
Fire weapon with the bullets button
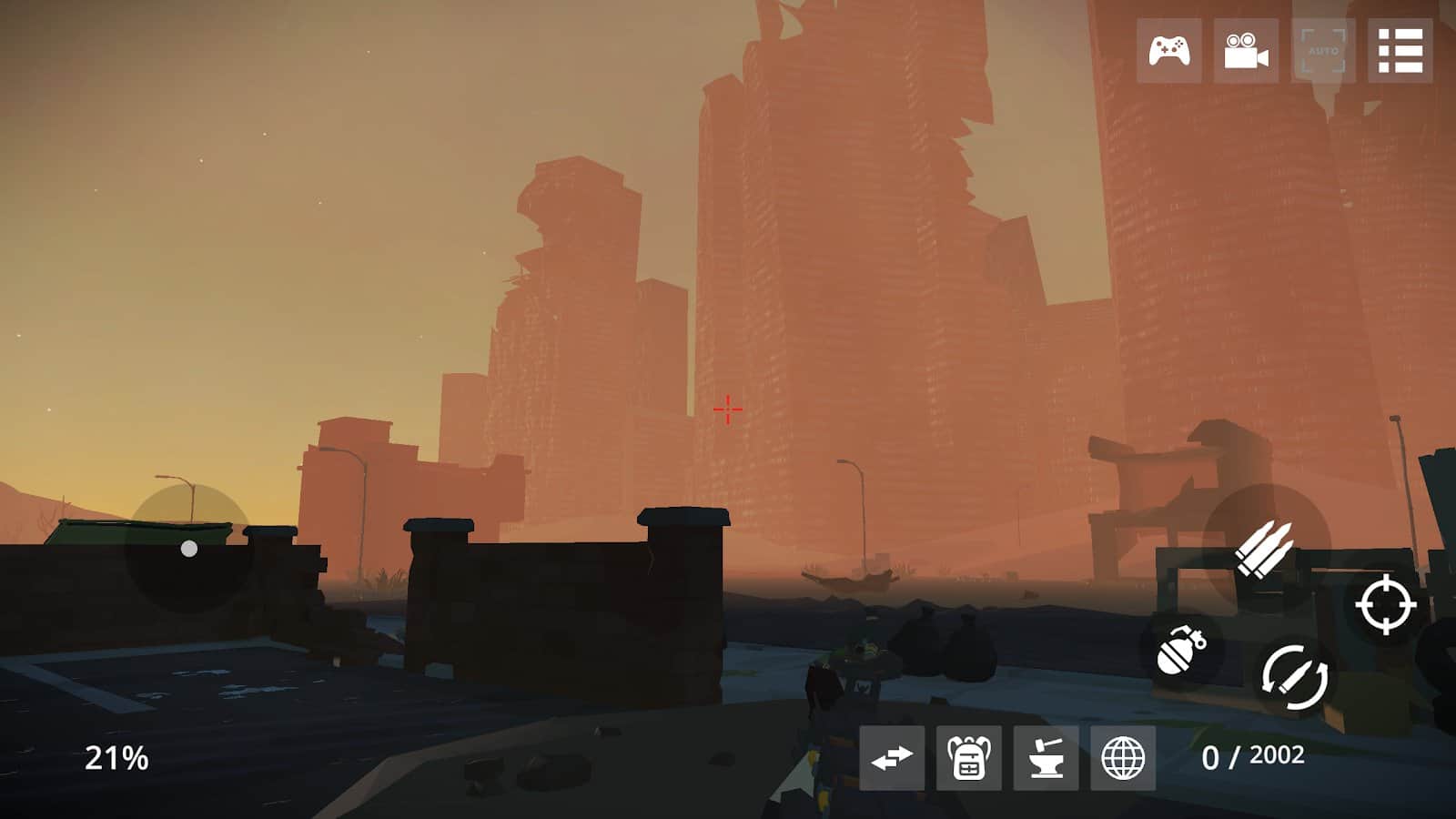click(x=1265, y=548)
